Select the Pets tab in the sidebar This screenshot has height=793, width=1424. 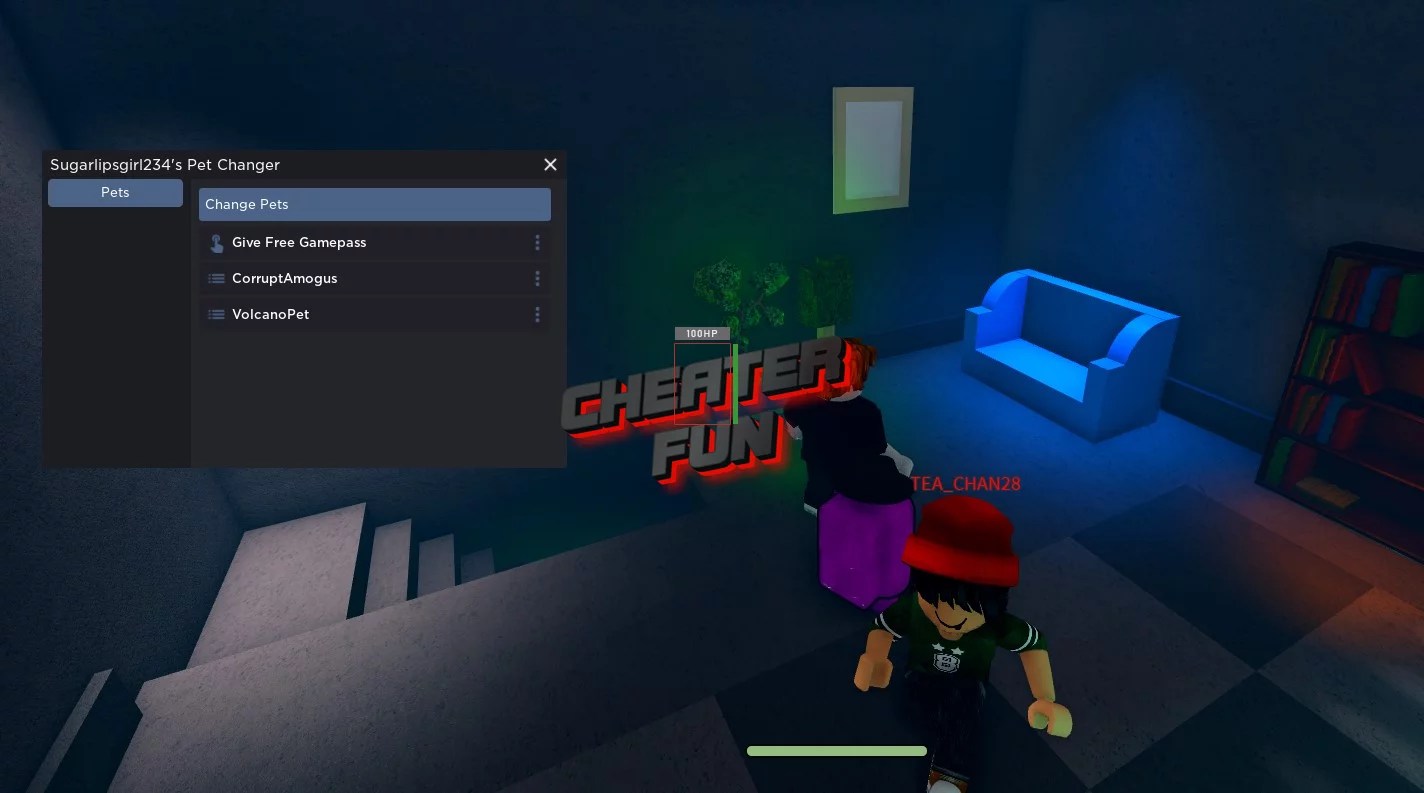115,192
